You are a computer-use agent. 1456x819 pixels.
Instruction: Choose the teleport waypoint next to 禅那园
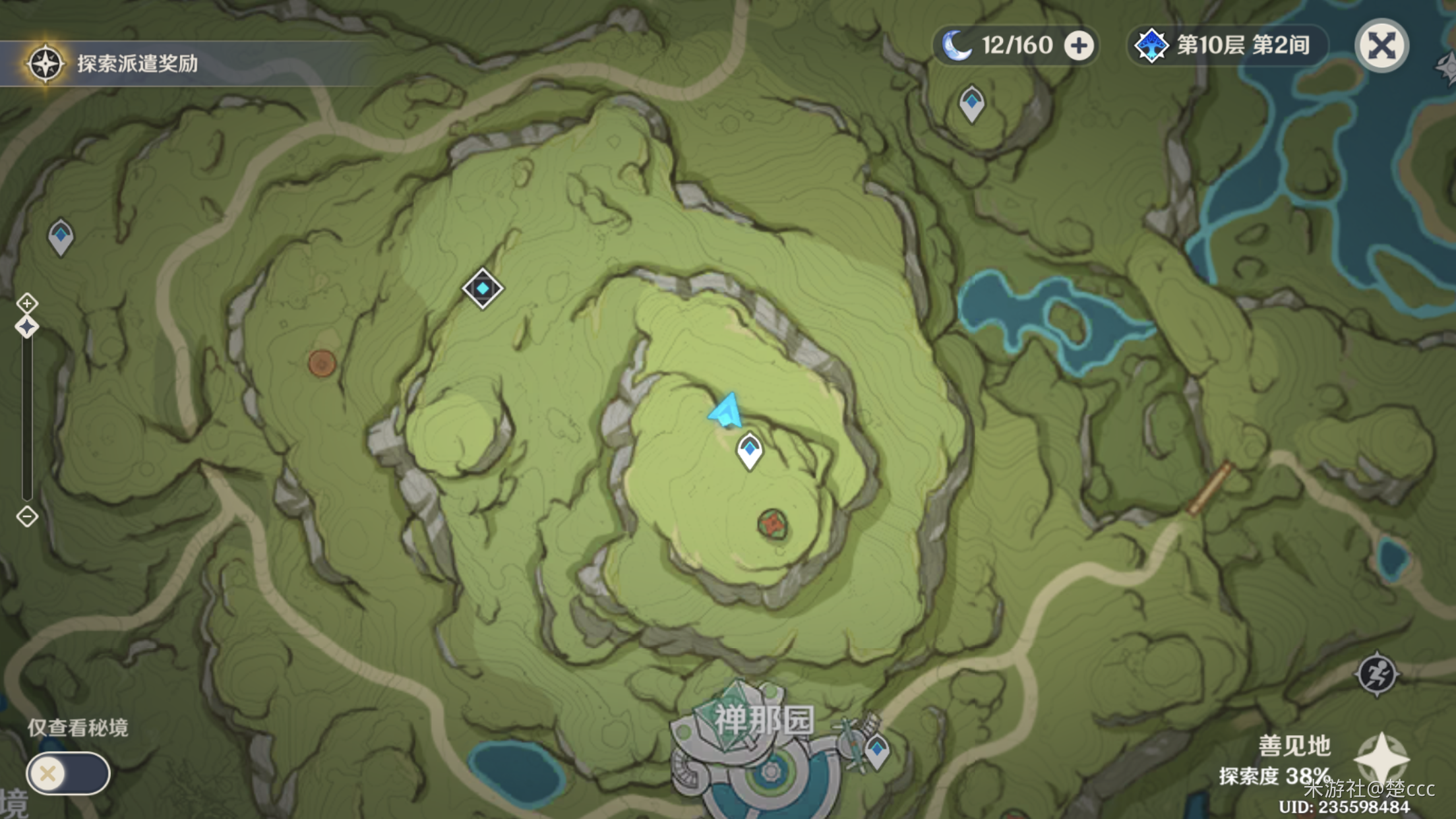click(x=877, y=751)
